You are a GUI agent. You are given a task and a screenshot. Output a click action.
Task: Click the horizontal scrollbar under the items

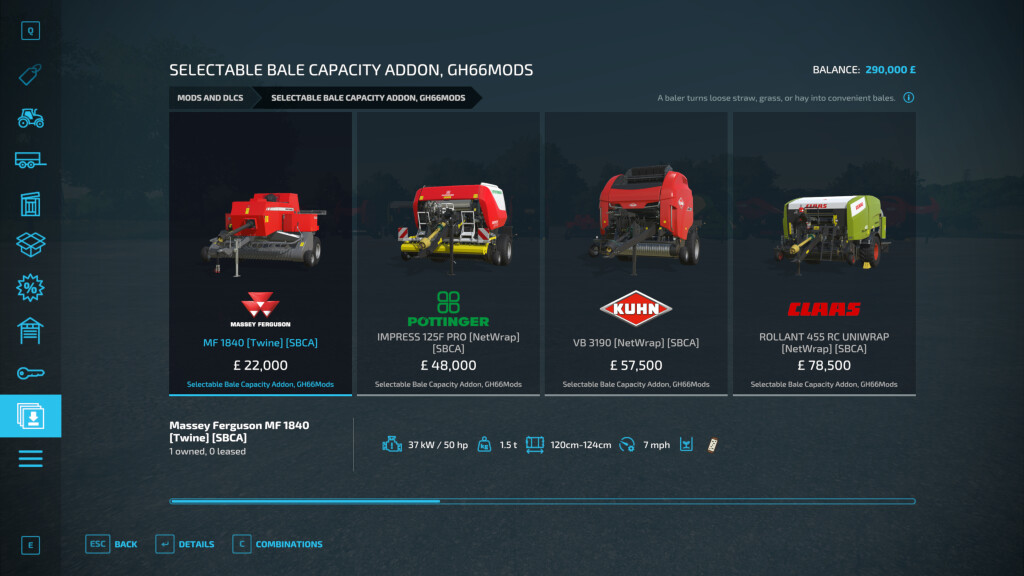(542, 501)
